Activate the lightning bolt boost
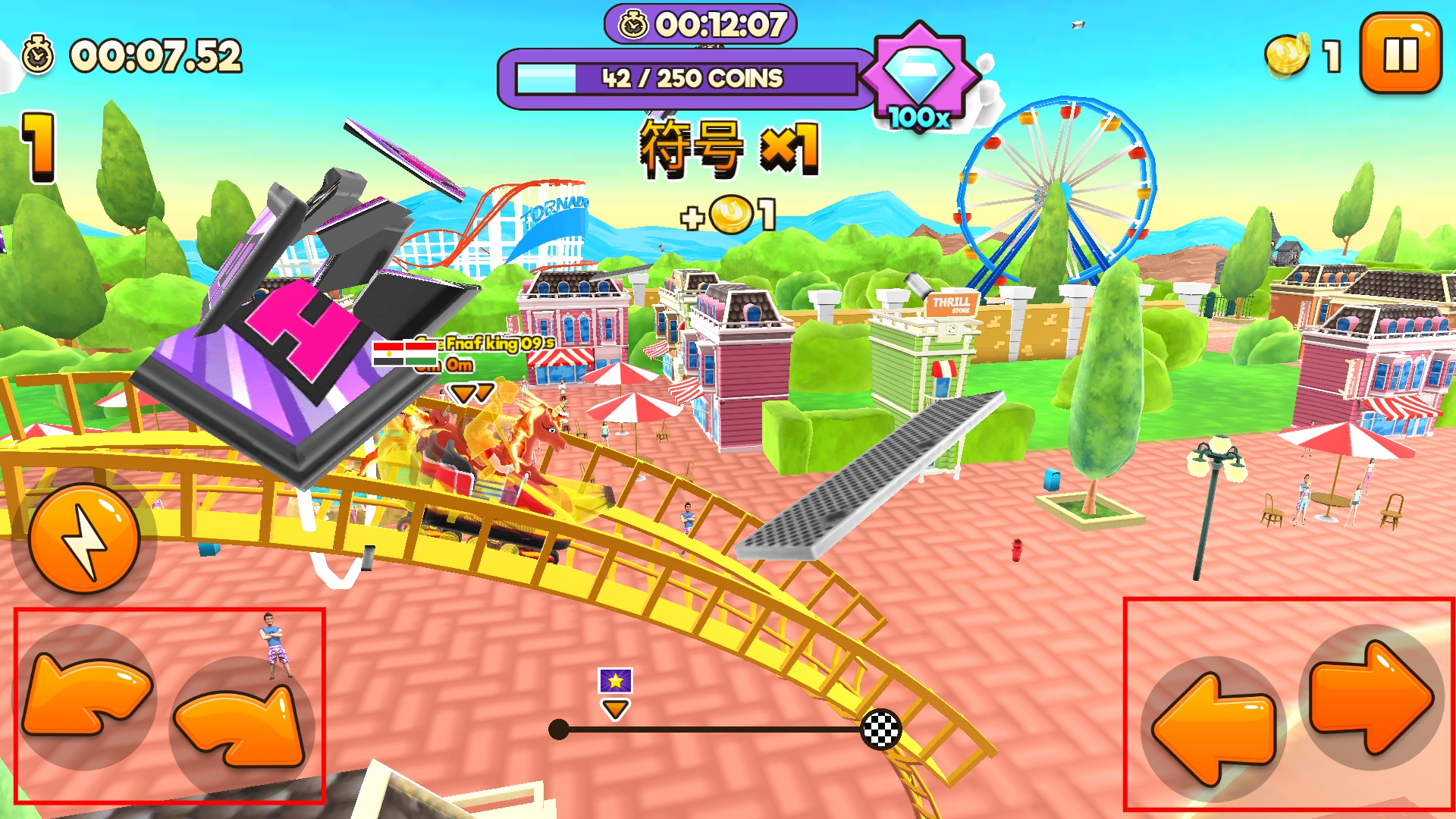This screenshot has width=1456, height=819. (x=84, y=540)
